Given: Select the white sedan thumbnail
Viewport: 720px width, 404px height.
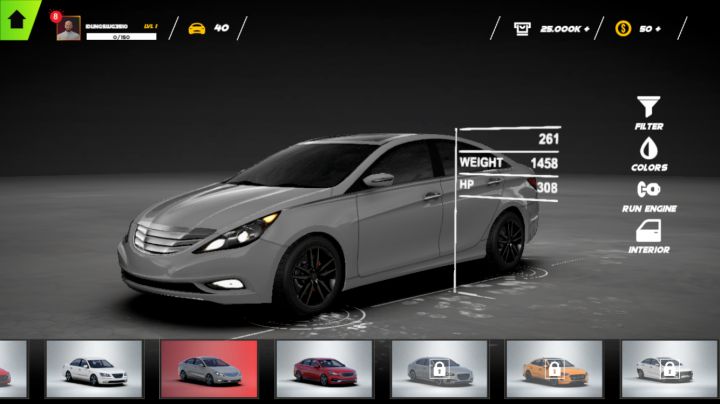Looking at the screenshot, I should coord(94,369).
